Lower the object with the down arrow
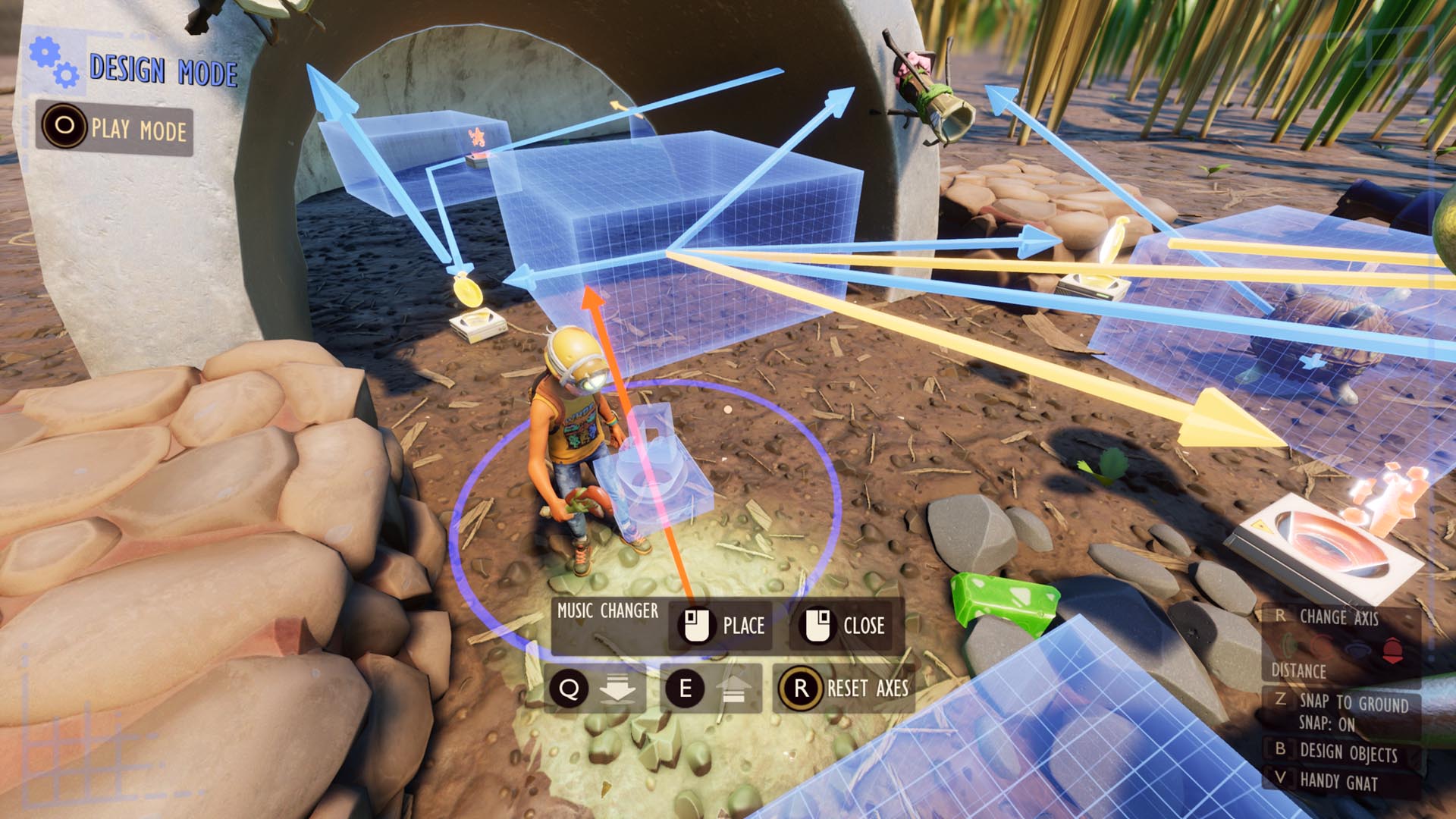Image resolution: width=1456 pixels, height=819 pixels. [x=595, y=689]
